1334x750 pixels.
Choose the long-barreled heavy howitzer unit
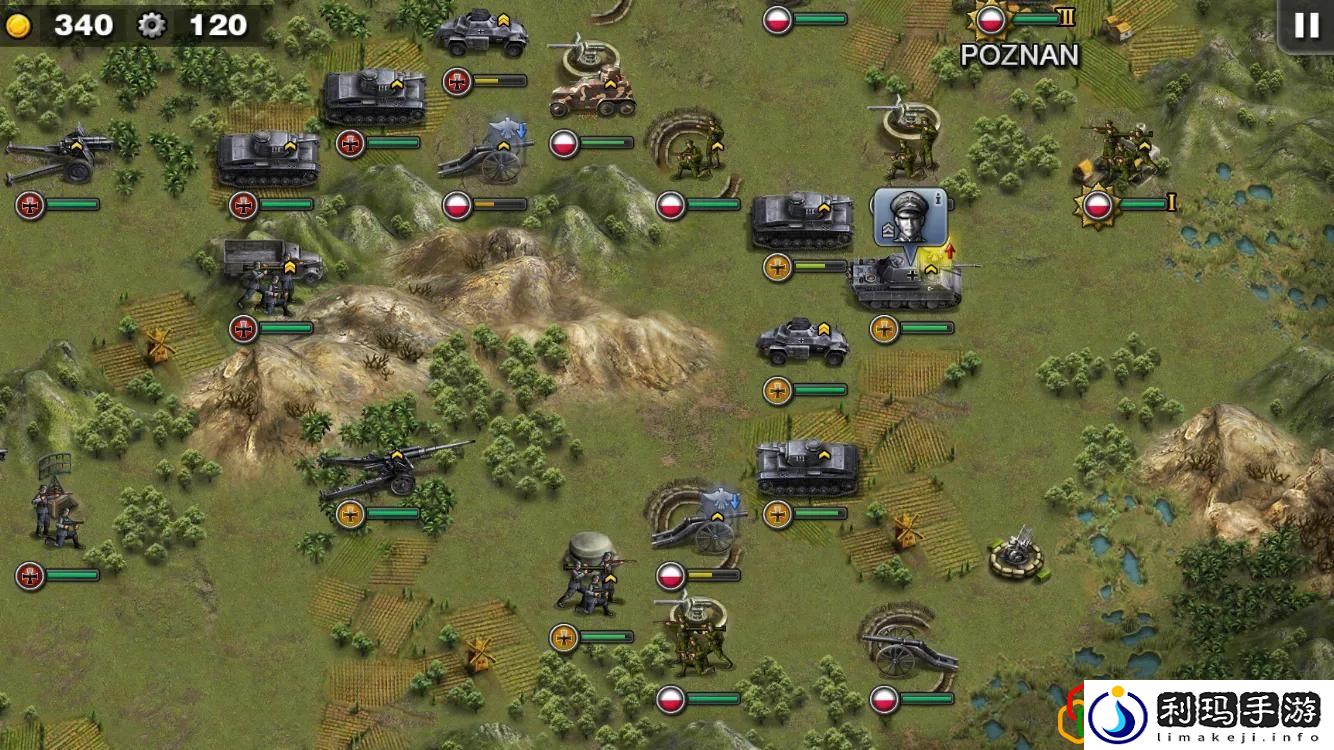390,467
